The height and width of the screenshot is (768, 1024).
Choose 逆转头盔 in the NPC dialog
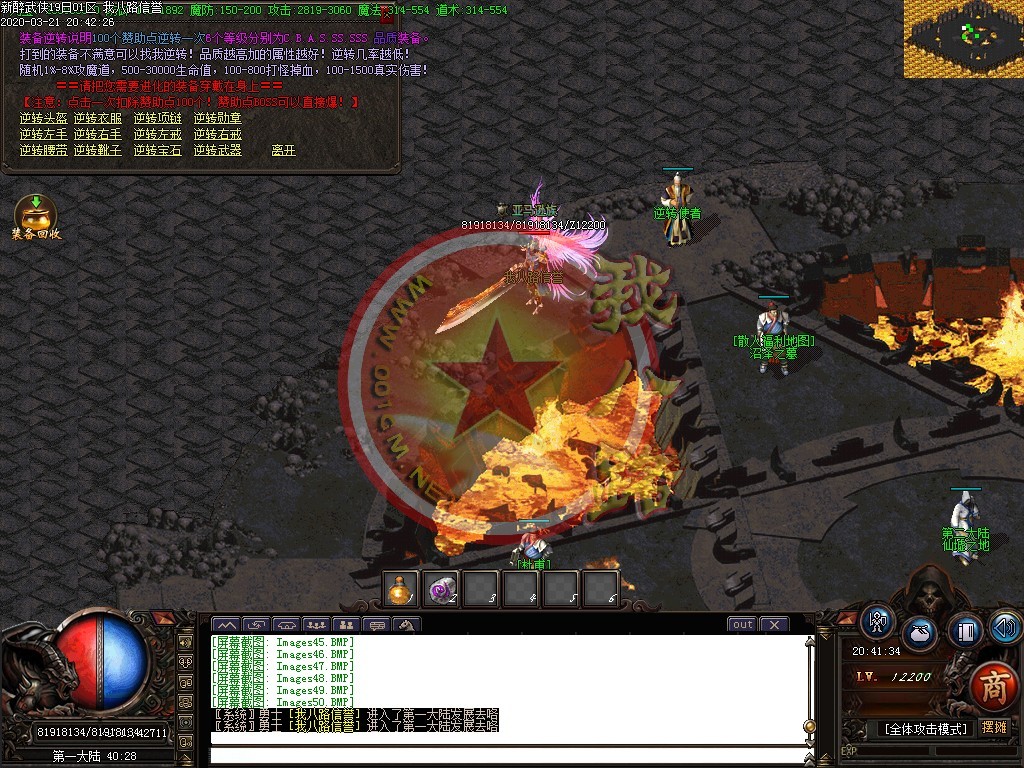pyautogui.click(x=44, y=118)
